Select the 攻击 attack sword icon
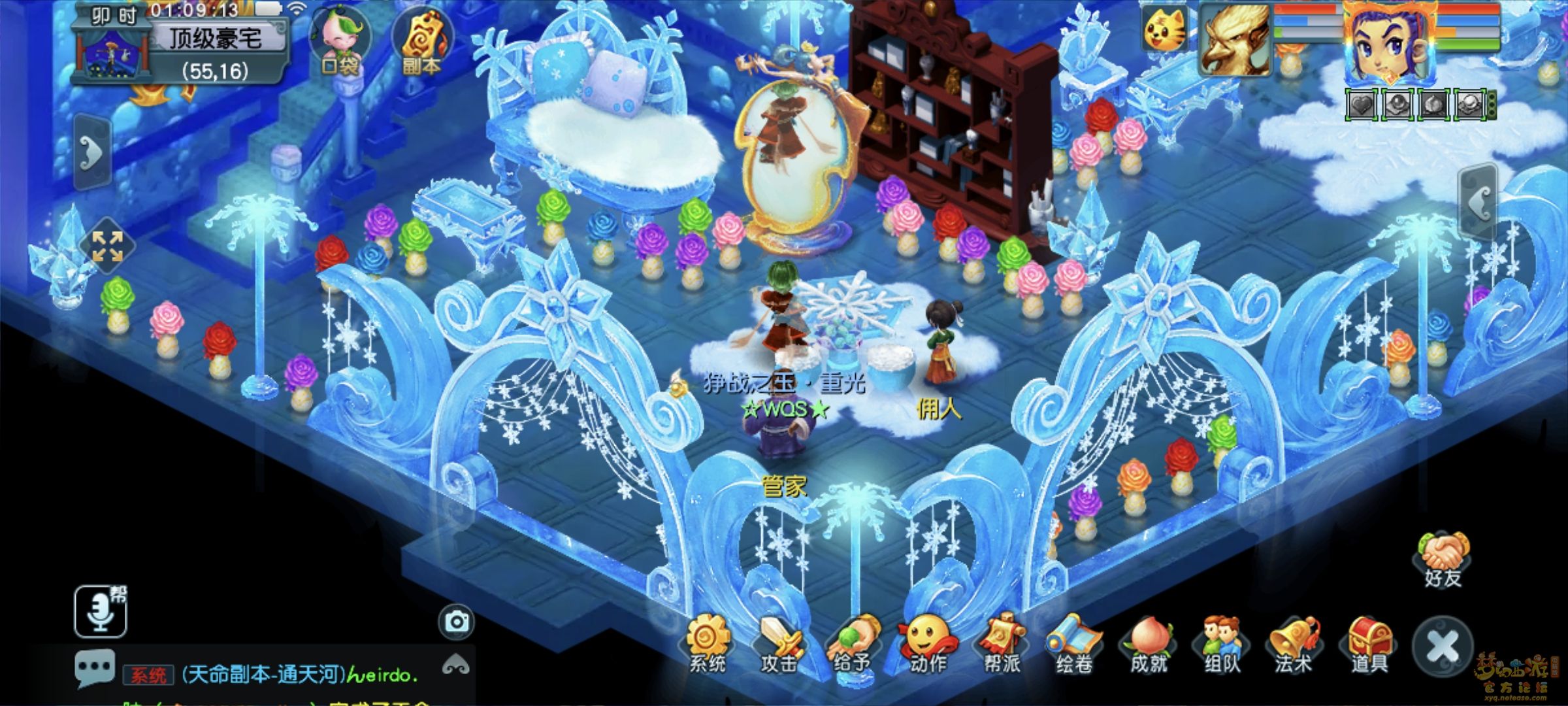Image resolution: width=1568 pixels, height=706 pixels. pos(779,643)
